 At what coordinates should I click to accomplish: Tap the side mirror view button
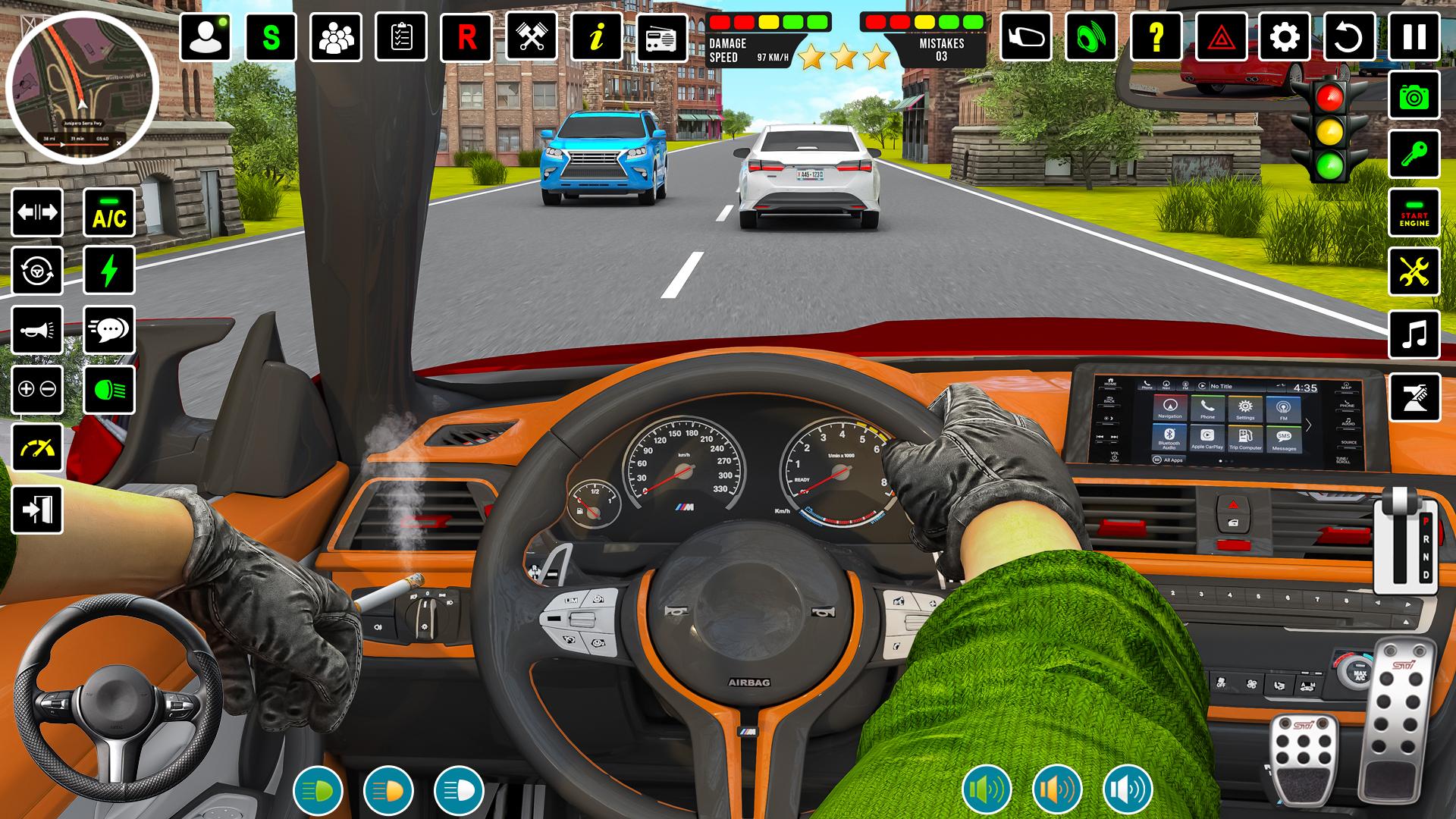1026,36
